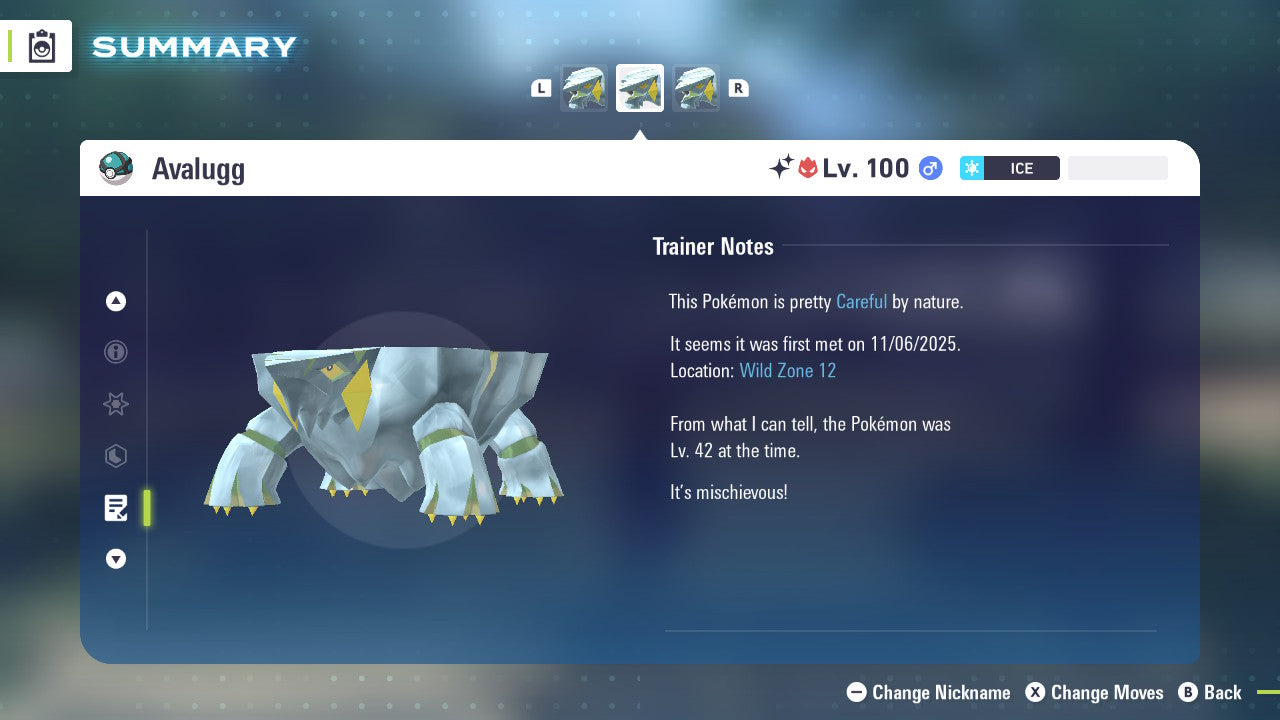
Task: Select the male gender symbol
Action: coord(930,168)
